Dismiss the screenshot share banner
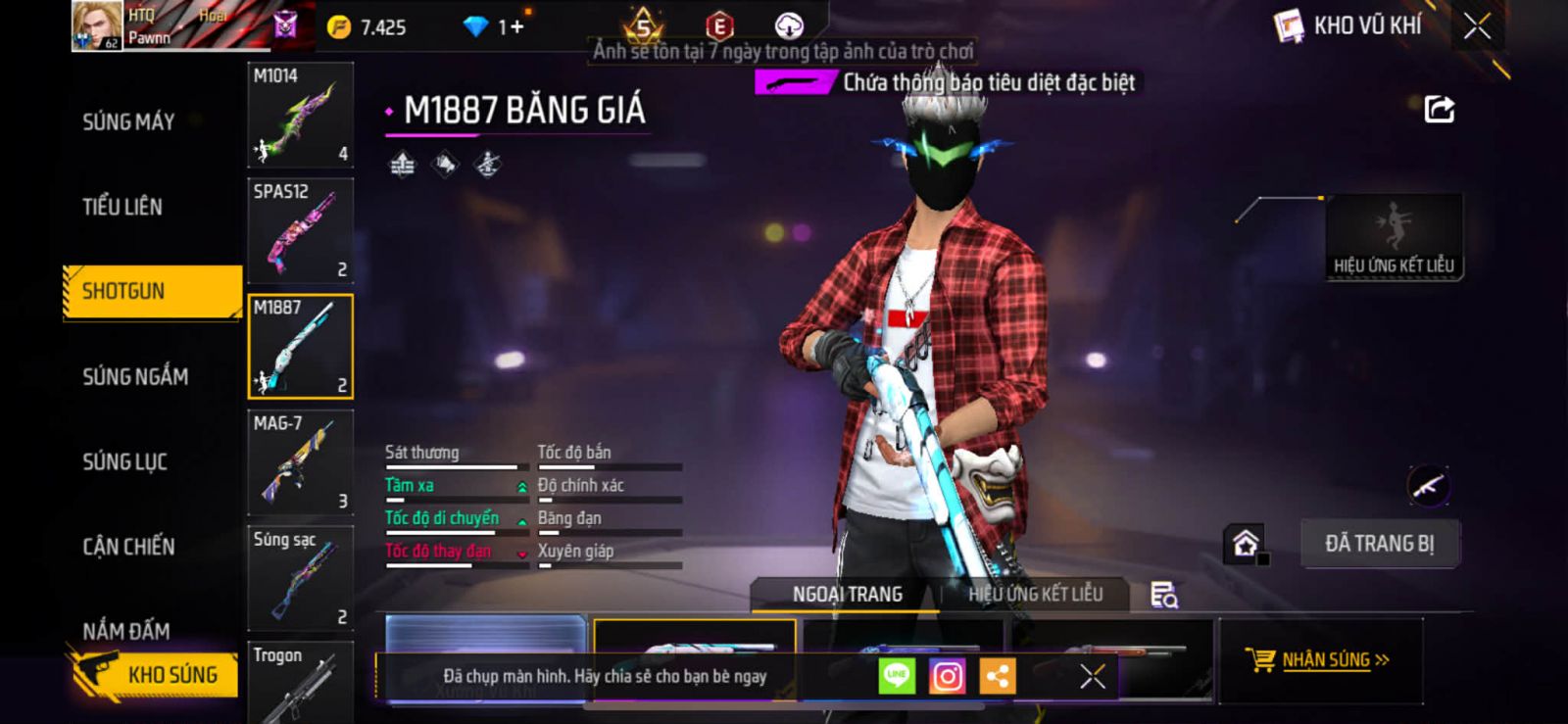The height and width of the screenshot is (724, 1568). [1092, 676]
